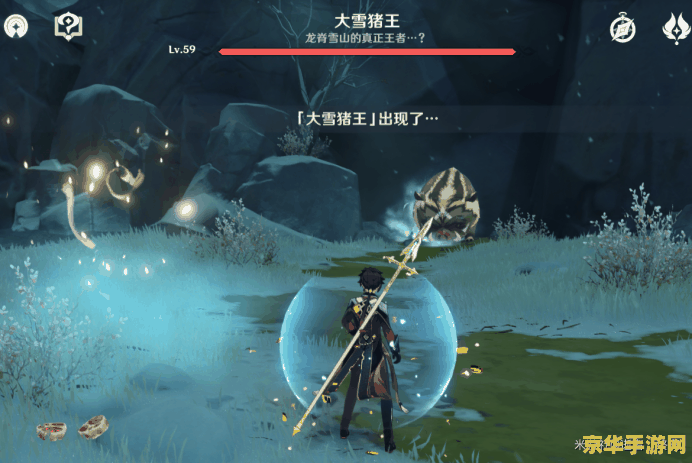The image size is (692, 463).
Task: Open the quest book icon
Action: point(67,27)
